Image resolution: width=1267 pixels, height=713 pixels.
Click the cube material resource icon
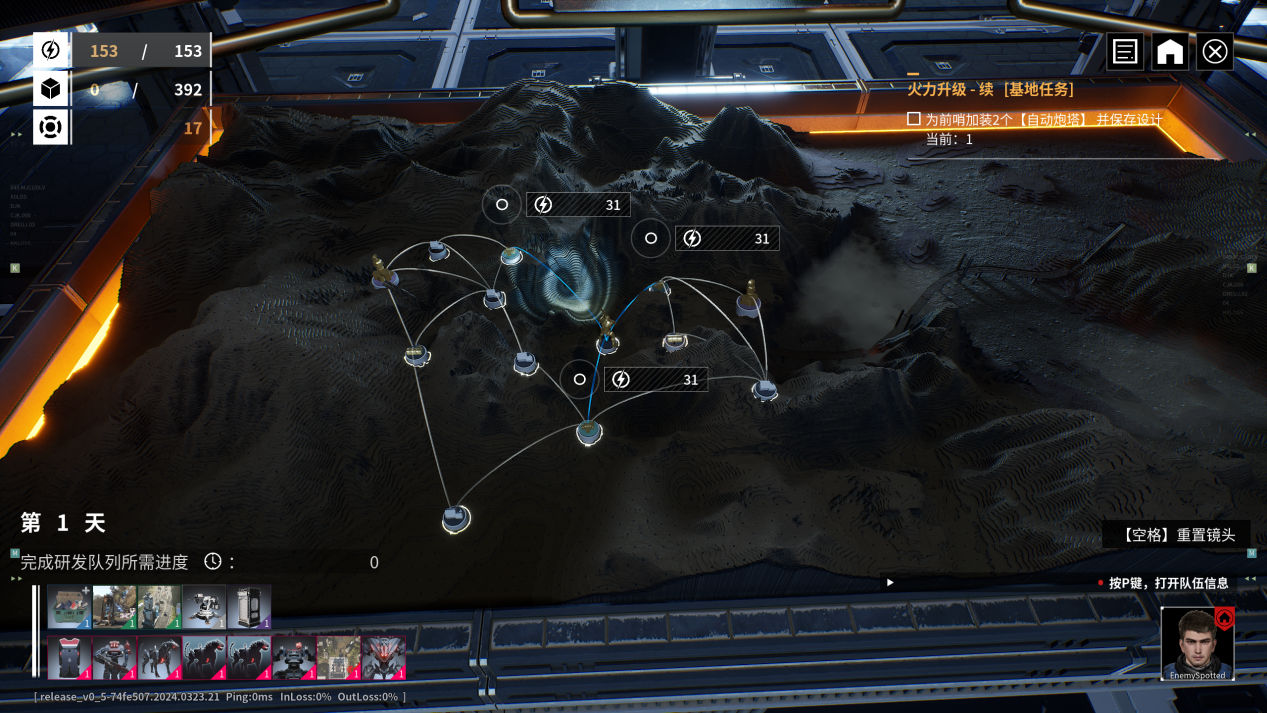[x=51, y=89]
